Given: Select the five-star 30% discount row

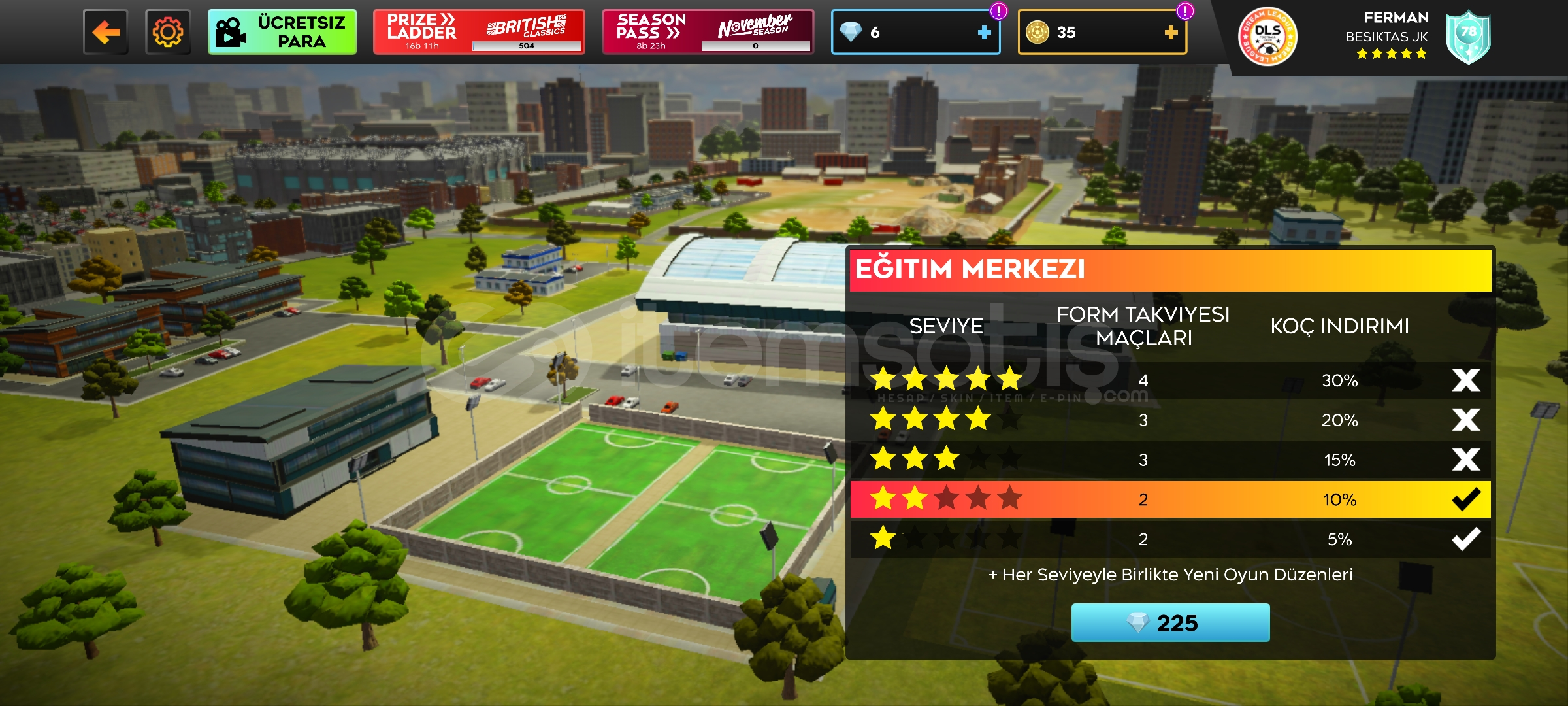Looking at the screenshot, I should 1169,380.
